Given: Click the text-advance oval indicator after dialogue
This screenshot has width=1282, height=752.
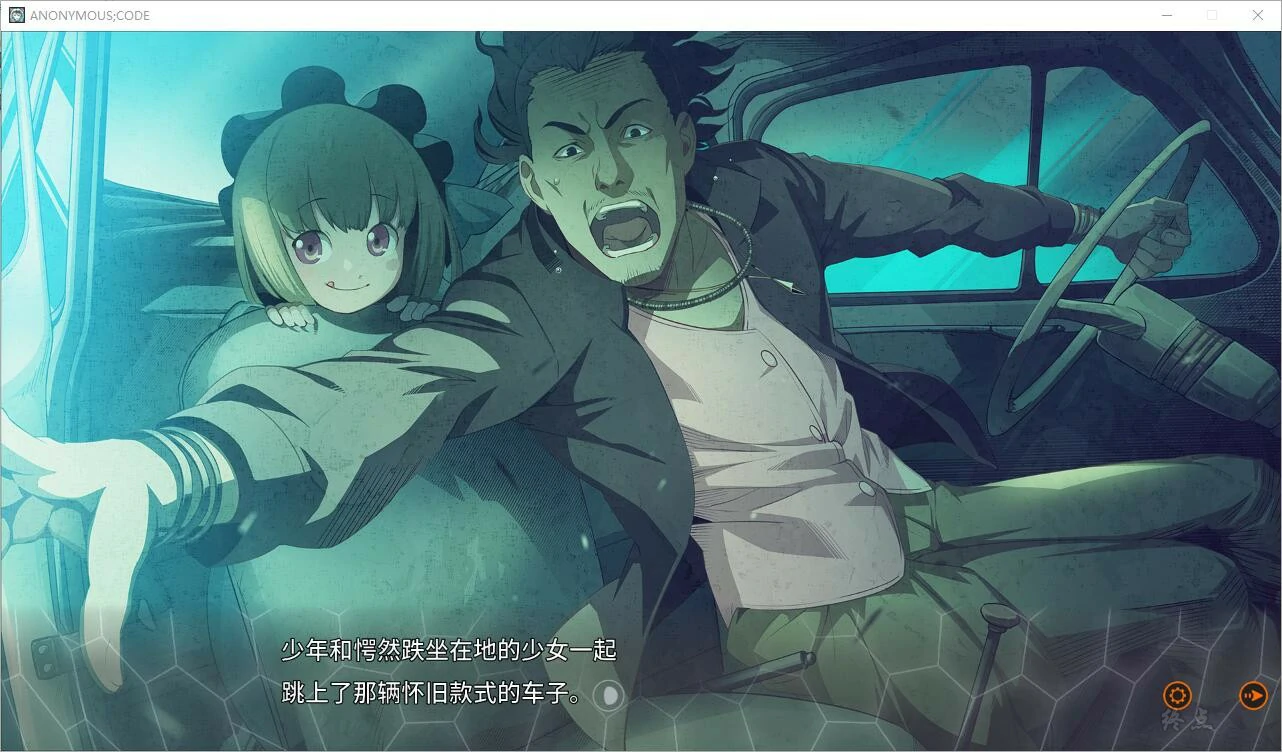Looking at the screenshot, I should pos(610,696).
